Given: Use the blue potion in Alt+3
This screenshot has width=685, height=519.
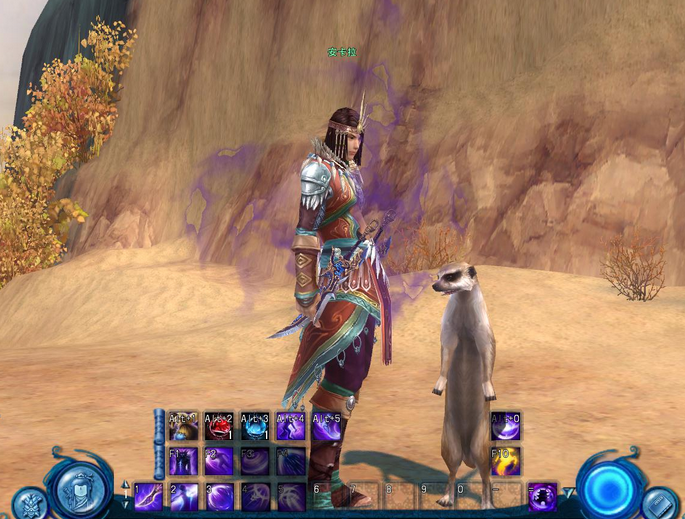Looking at the screenshot, I should pos(255,428).
